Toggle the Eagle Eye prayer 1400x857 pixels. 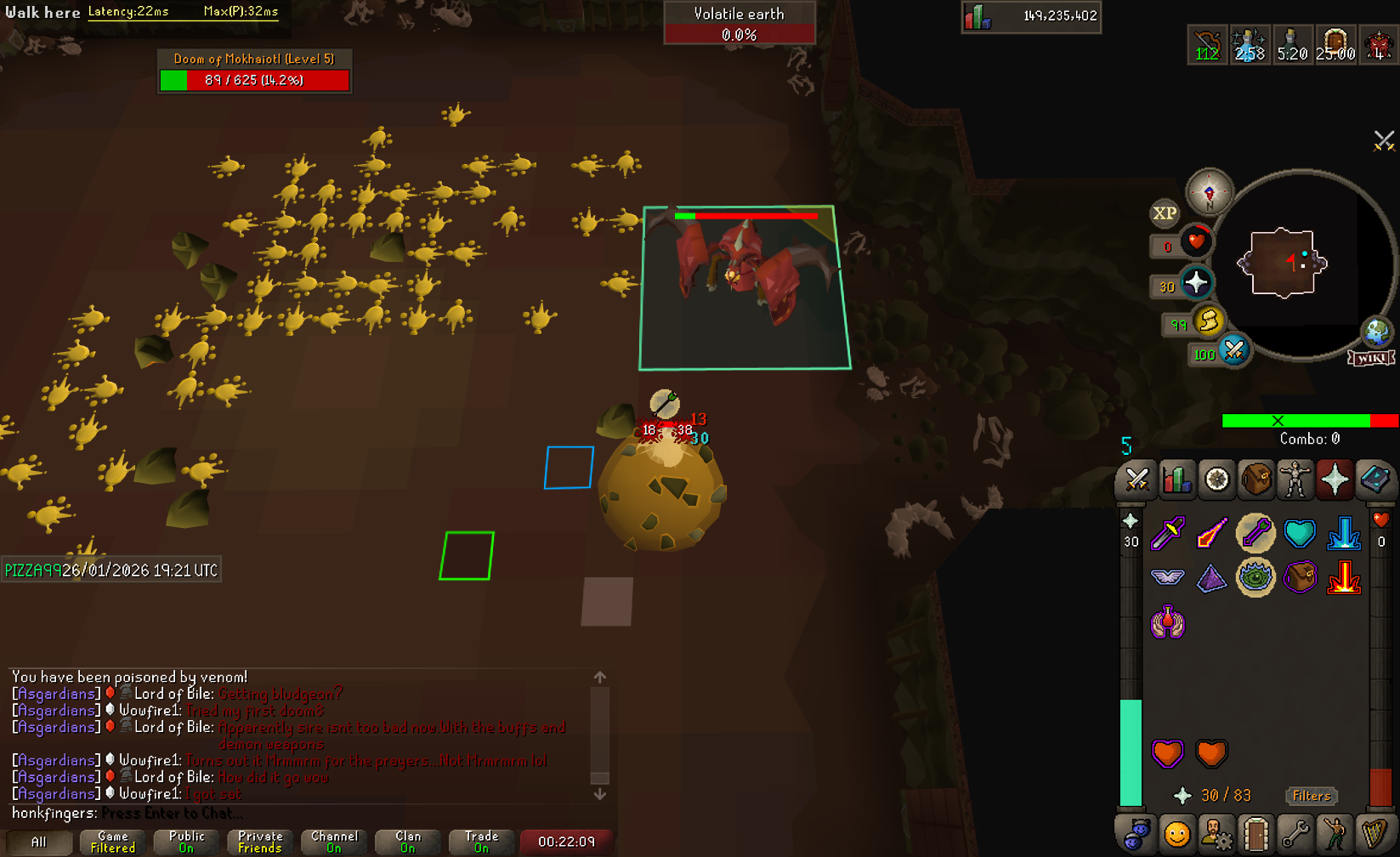tap(1255, 578)
